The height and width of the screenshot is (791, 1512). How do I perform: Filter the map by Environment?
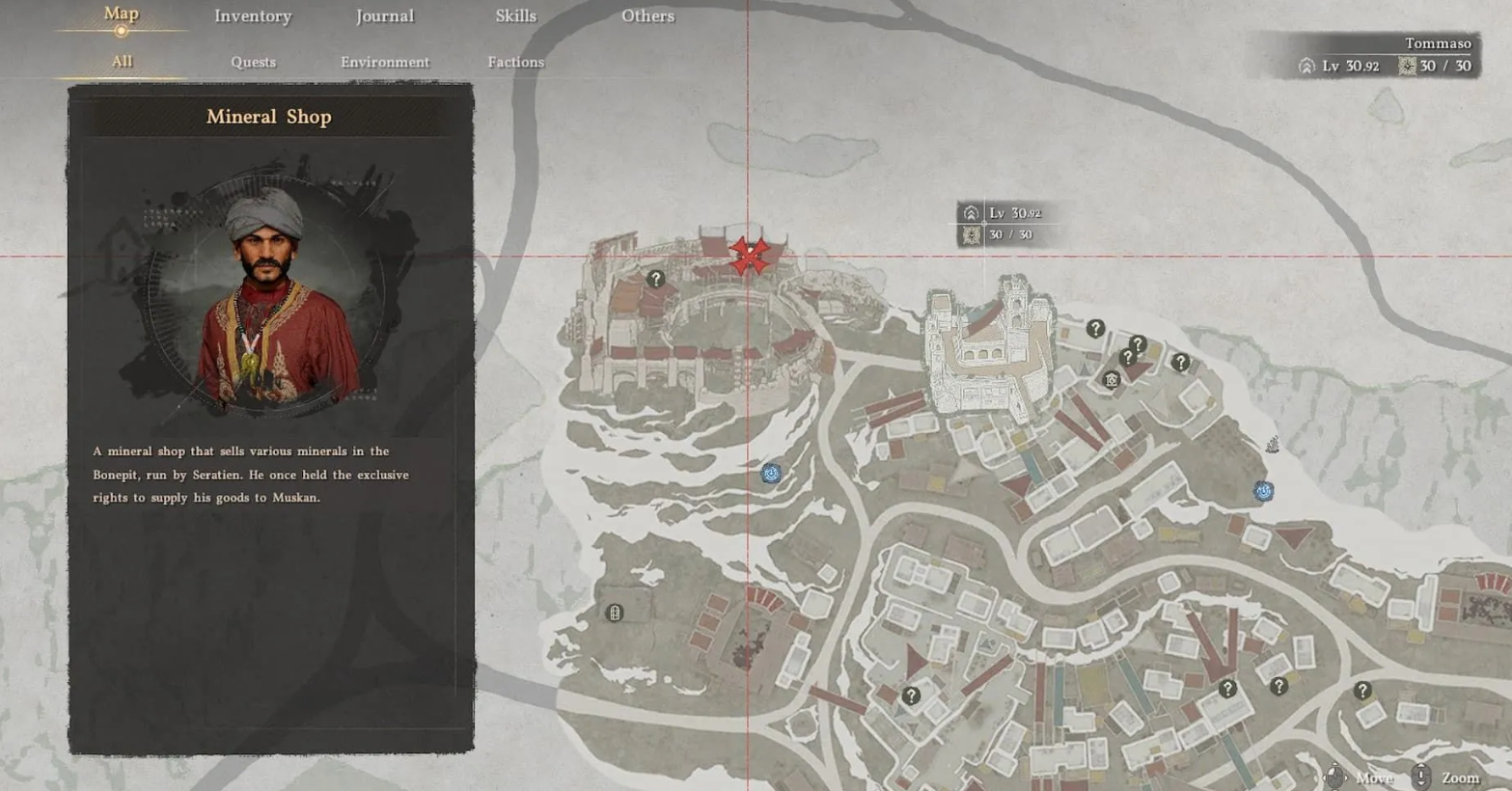tap(384, 62)
